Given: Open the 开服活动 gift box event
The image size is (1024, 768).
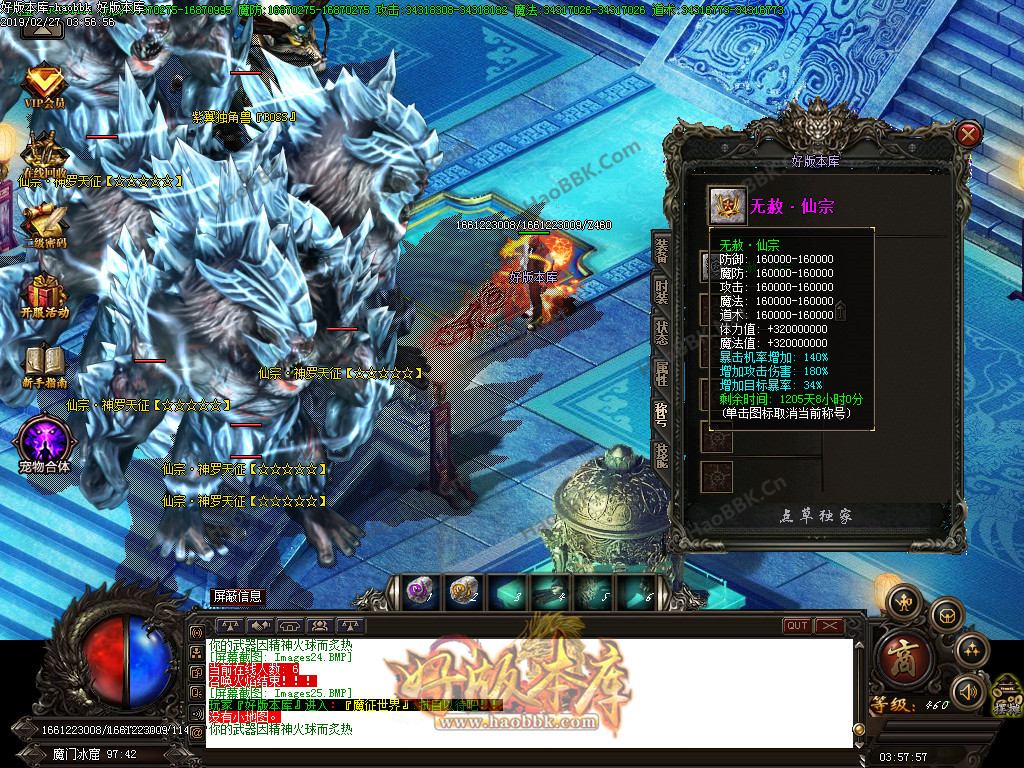Looking at the screenshot, I should point(44,294).
